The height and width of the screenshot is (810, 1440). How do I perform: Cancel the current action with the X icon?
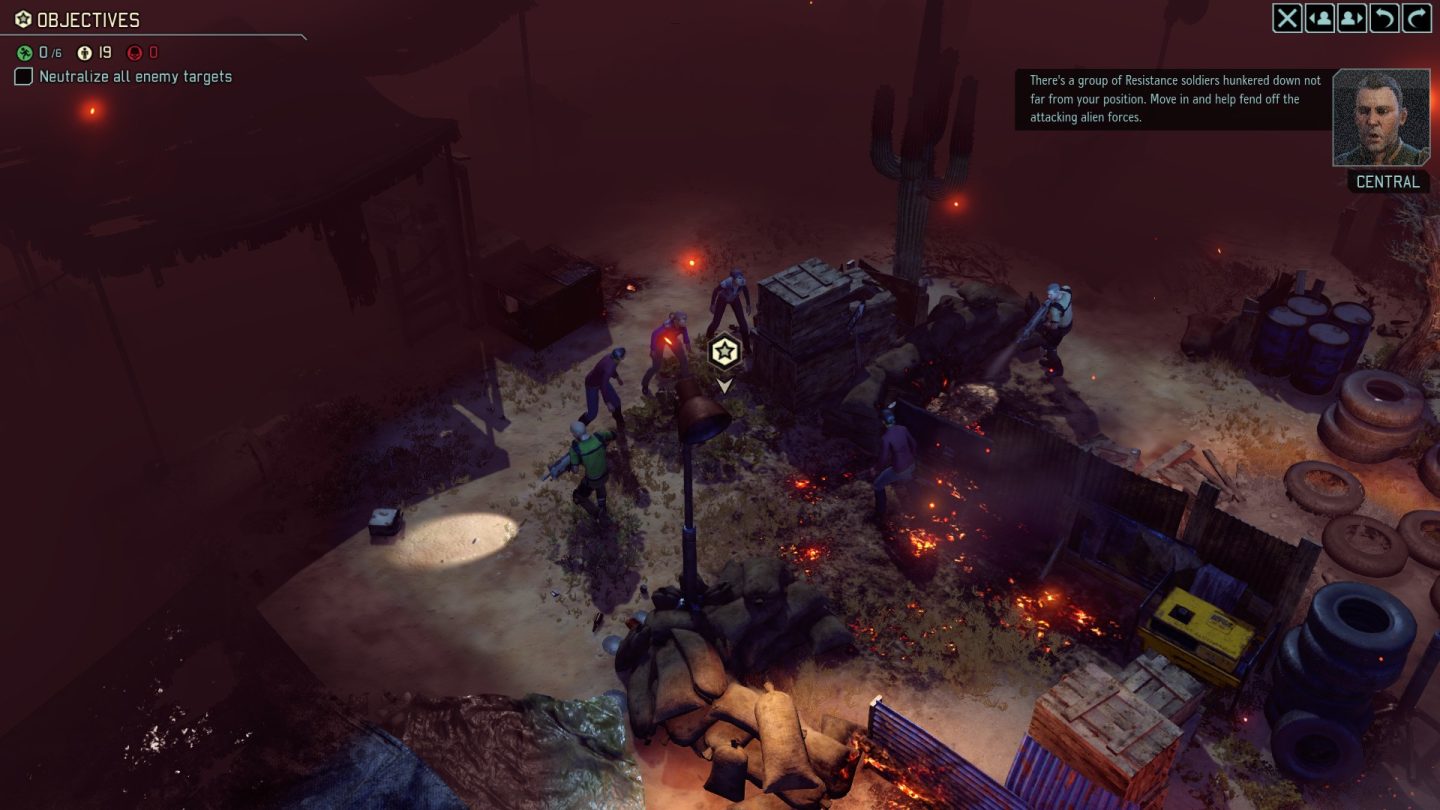(x=1289, y=19)
